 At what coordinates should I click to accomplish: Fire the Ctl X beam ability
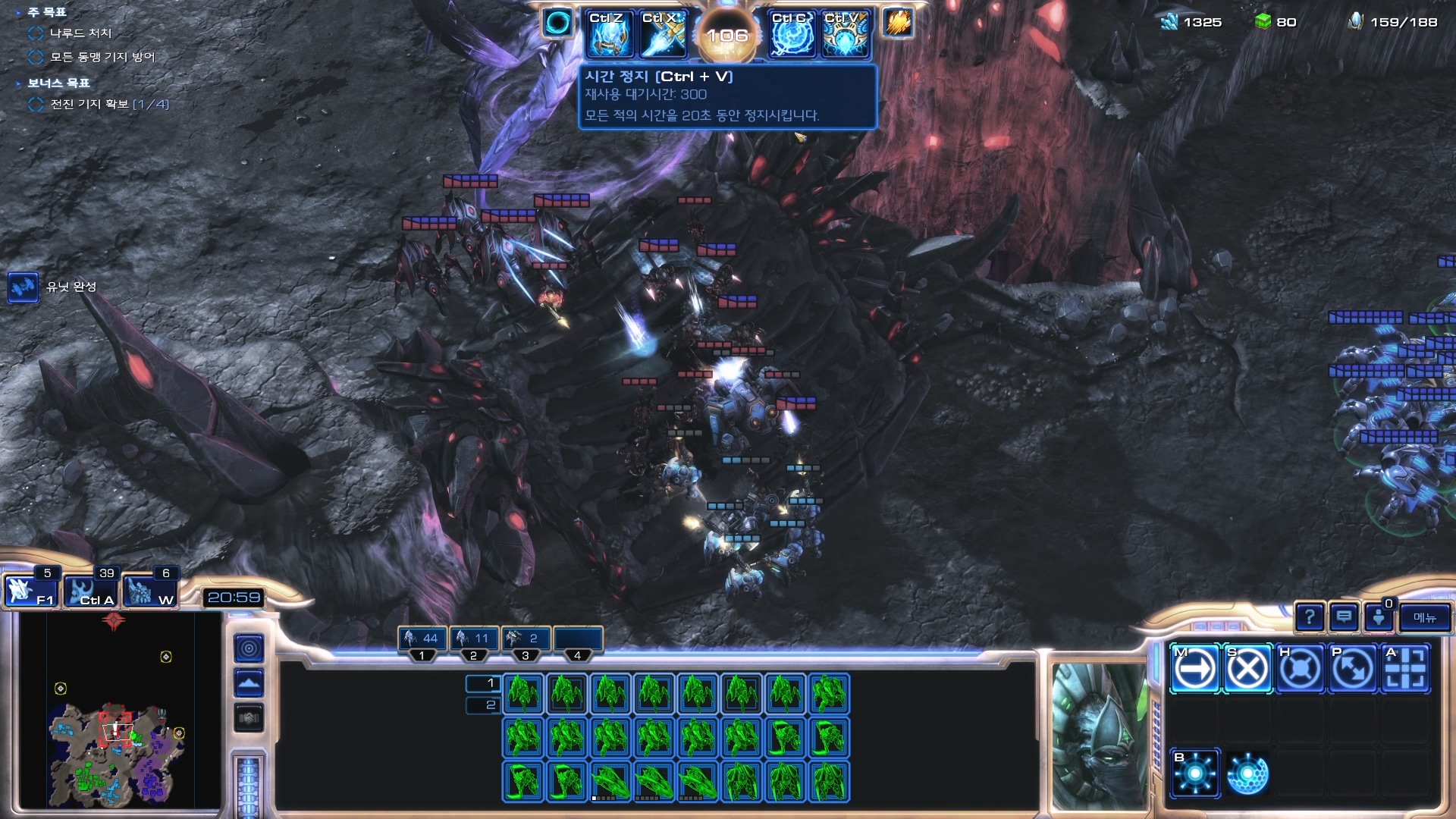(663, 35)
